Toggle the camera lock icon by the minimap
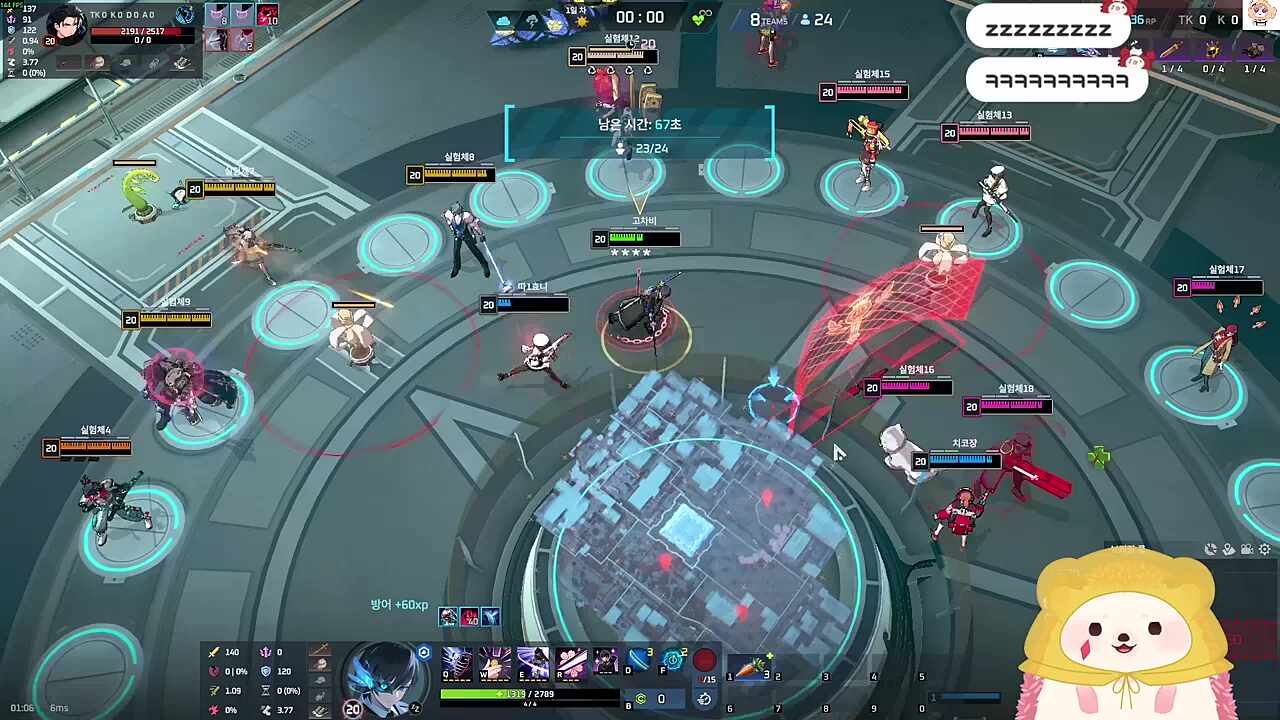Viewport: 1280px width, 720px height. pyautogui.click(x=1246, y=549)
